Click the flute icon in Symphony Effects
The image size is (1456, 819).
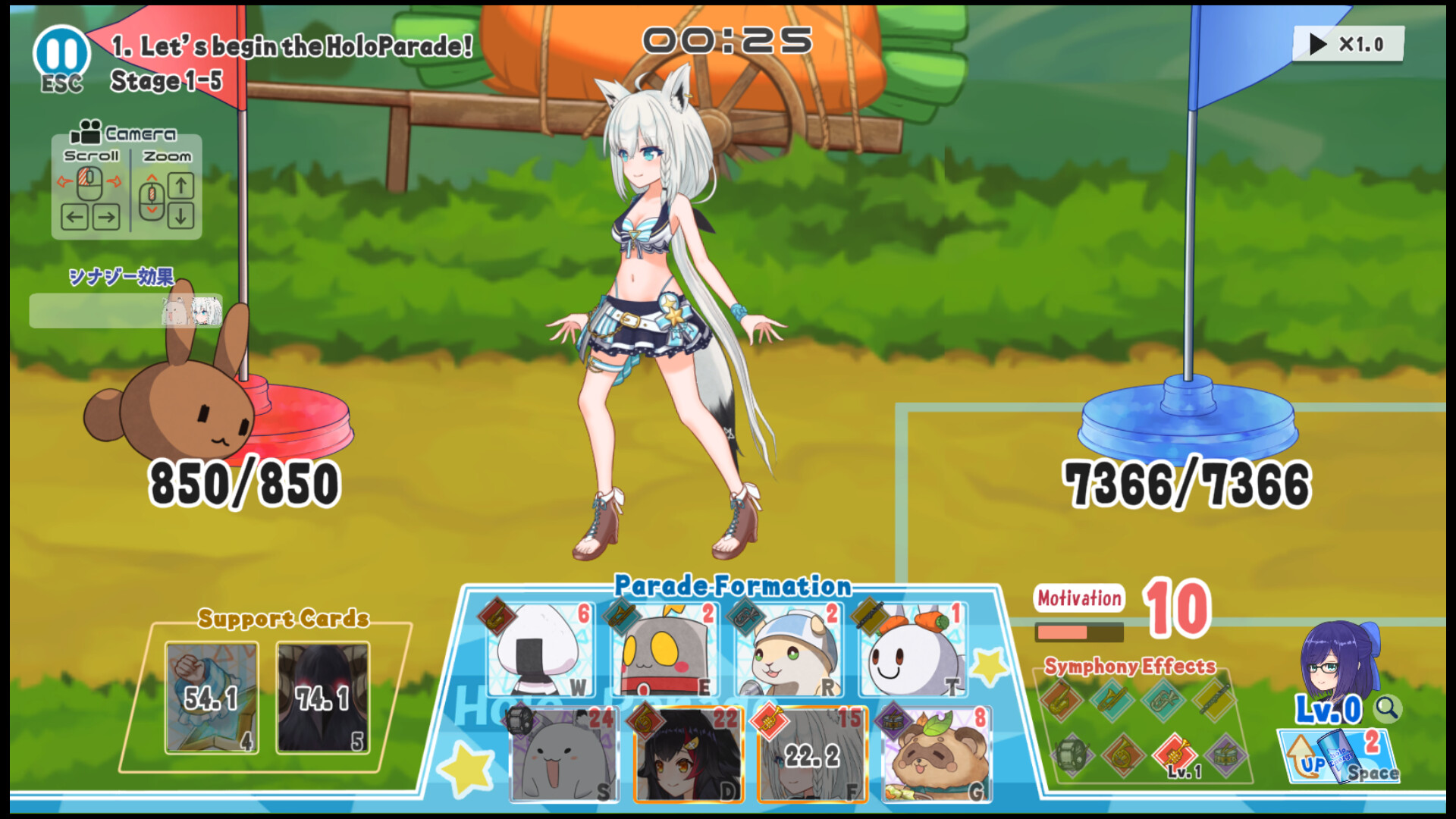click(x=1213, y=698)
